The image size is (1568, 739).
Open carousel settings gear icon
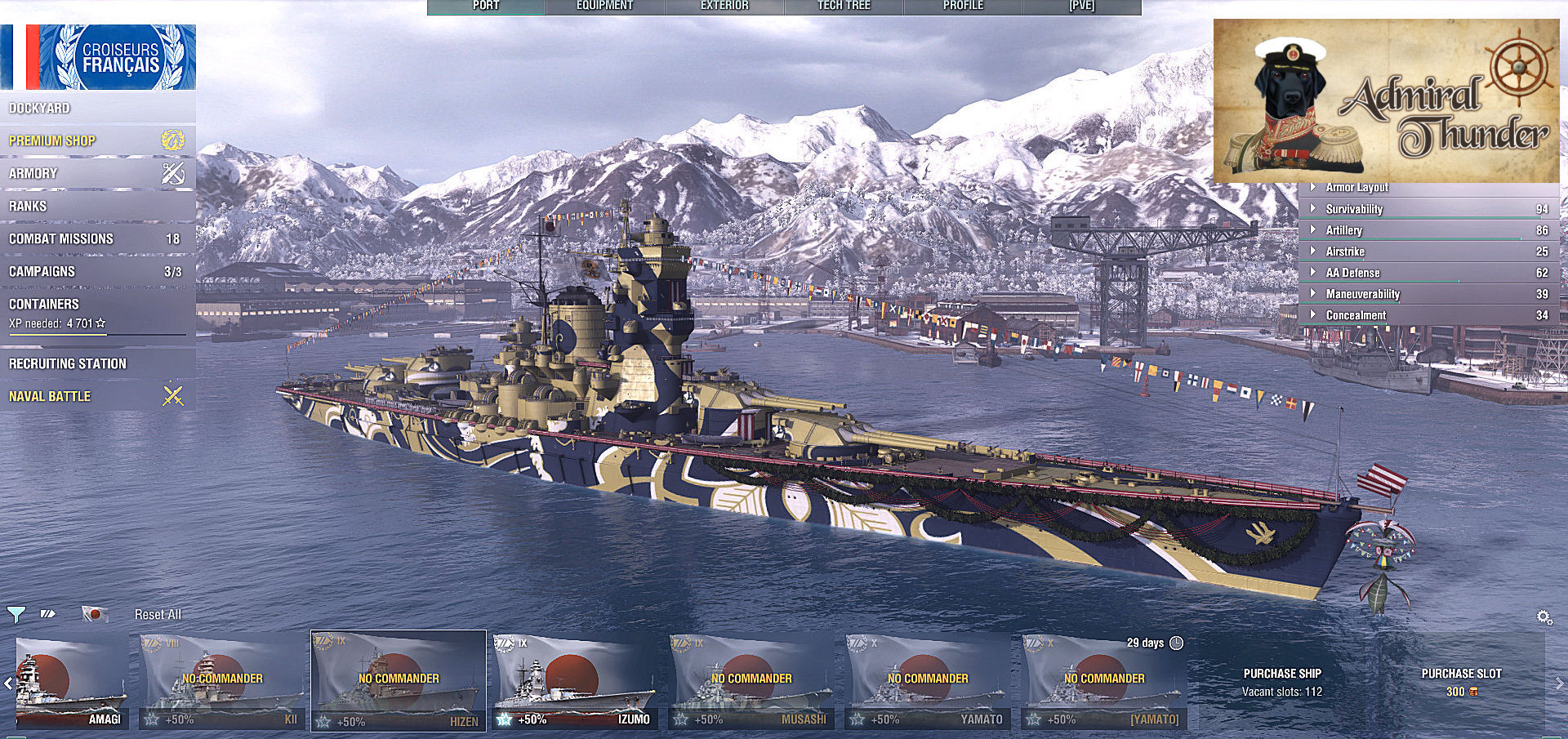coord(1544,617)
